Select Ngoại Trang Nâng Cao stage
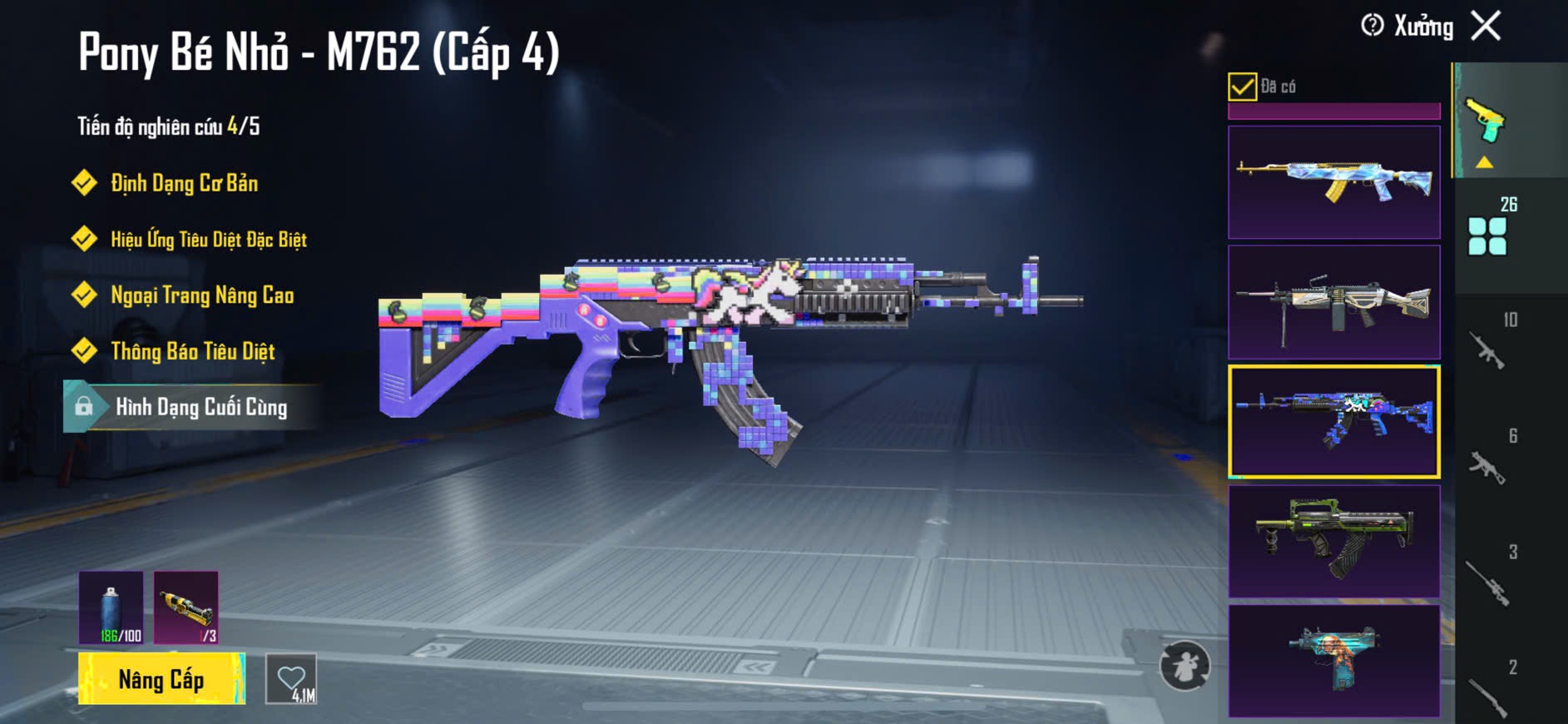The width and height of the screenshot is (1568, 724). [x=202, y=295]
